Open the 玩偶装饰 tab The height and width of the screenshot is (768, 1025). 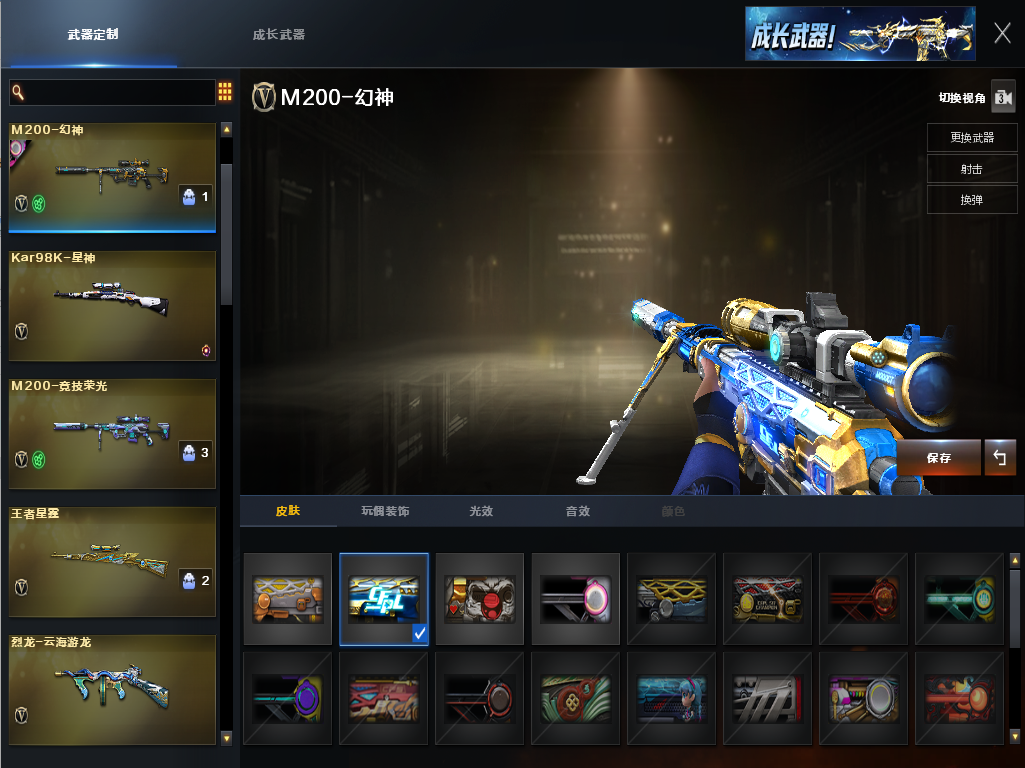[385, 511]
